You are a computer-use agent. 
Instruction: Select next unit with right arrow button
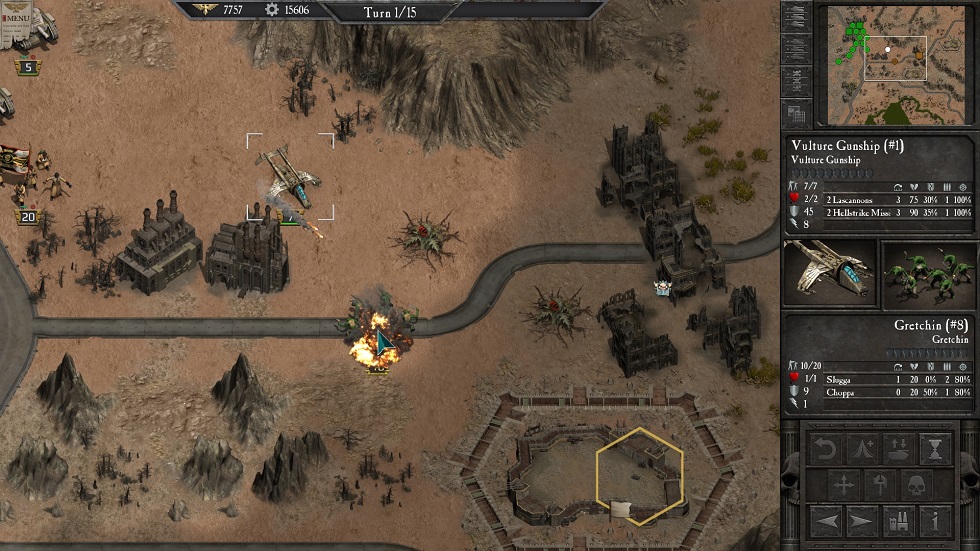click(x=863, y=521)
